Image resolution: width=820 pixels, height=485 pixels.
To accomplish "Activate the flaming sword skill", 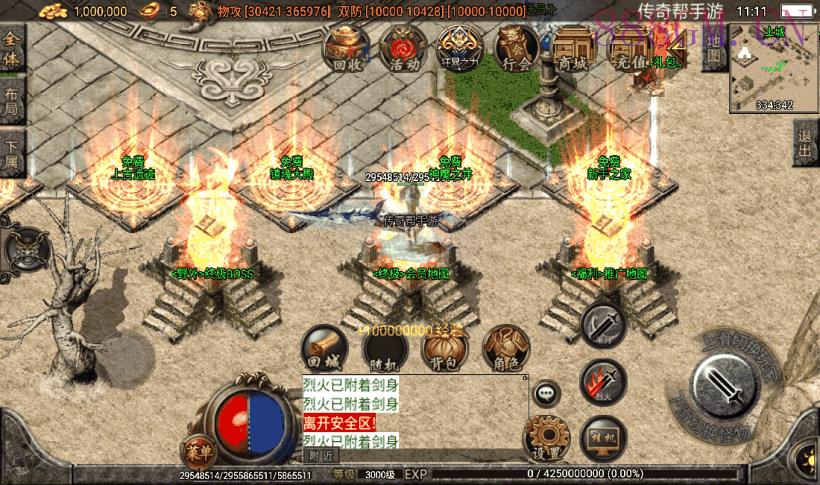I will [603, 381].
